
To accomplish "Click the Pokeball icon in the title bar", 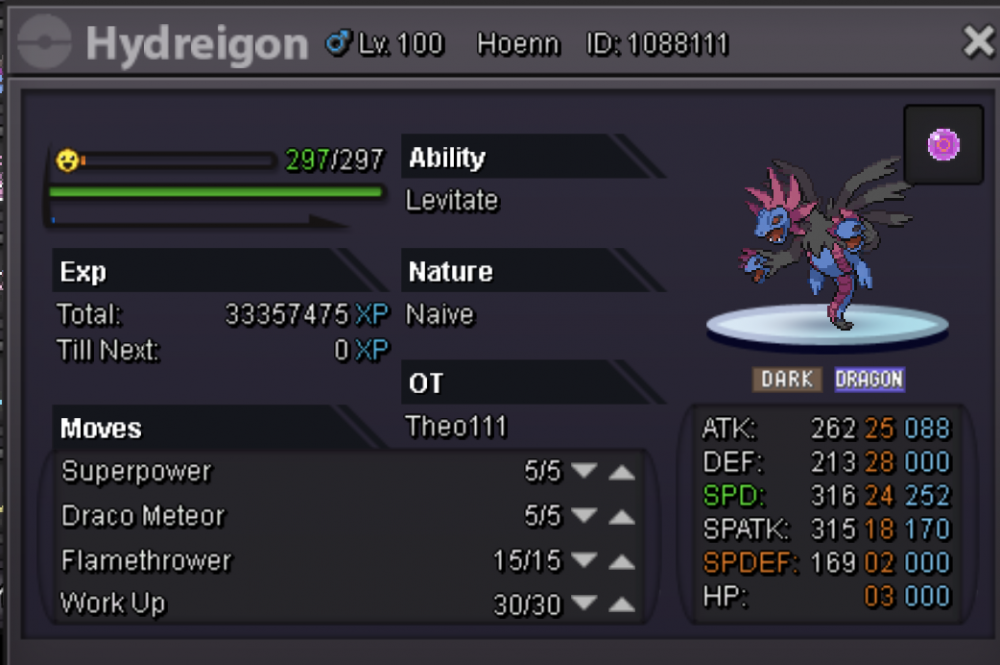I will coord(44,43).
